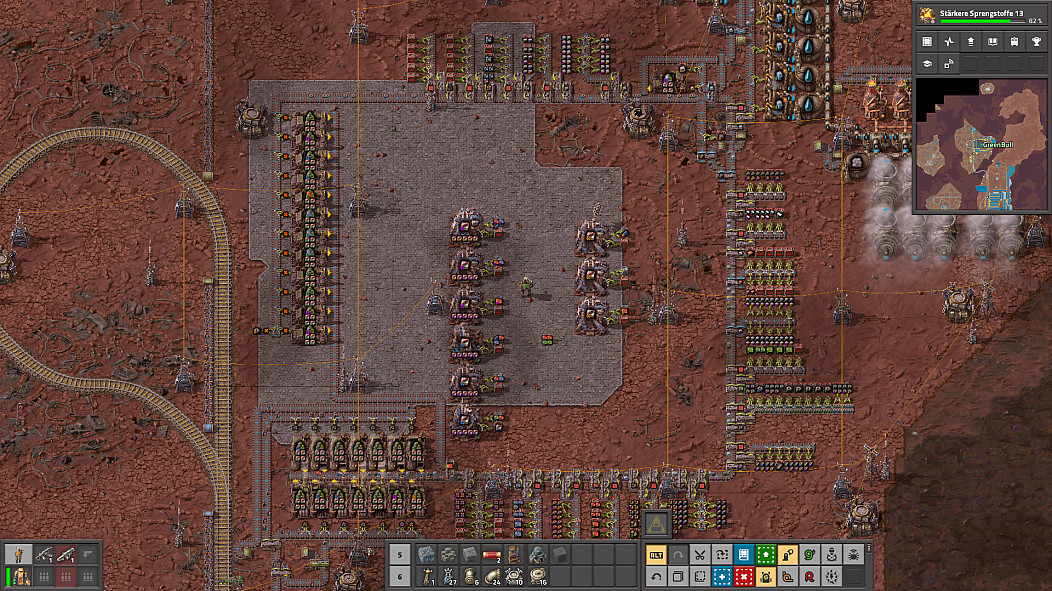Select the red deconstruction planner tool
1052x591 pixels.
click(744, 577)
